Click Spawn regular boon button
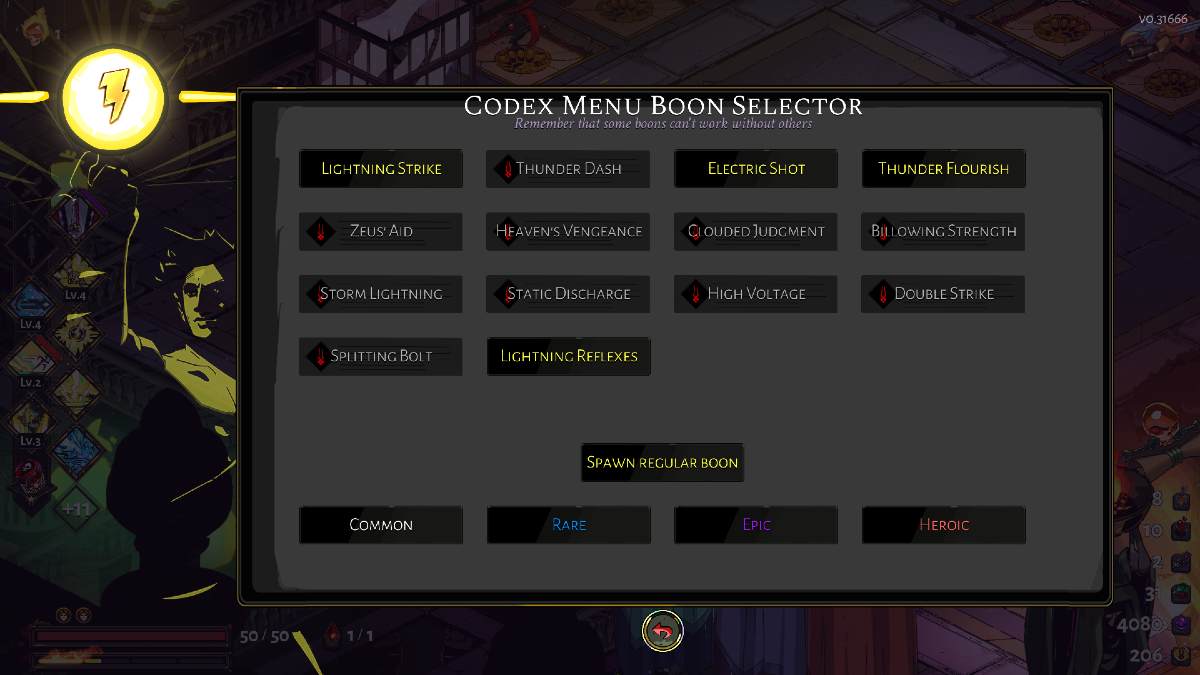Viewport: 1200px width, 675px height. (662, 463)
